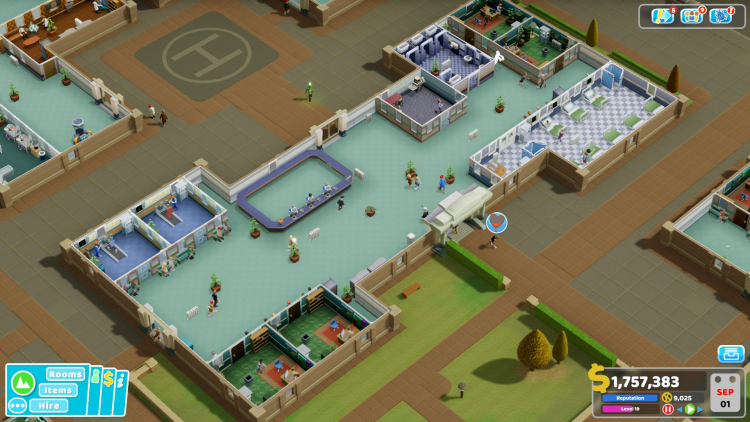This screenshot has height=422, width=750.
Task: Switch to the green person staff tab
Action: click(x=96, y=378)
